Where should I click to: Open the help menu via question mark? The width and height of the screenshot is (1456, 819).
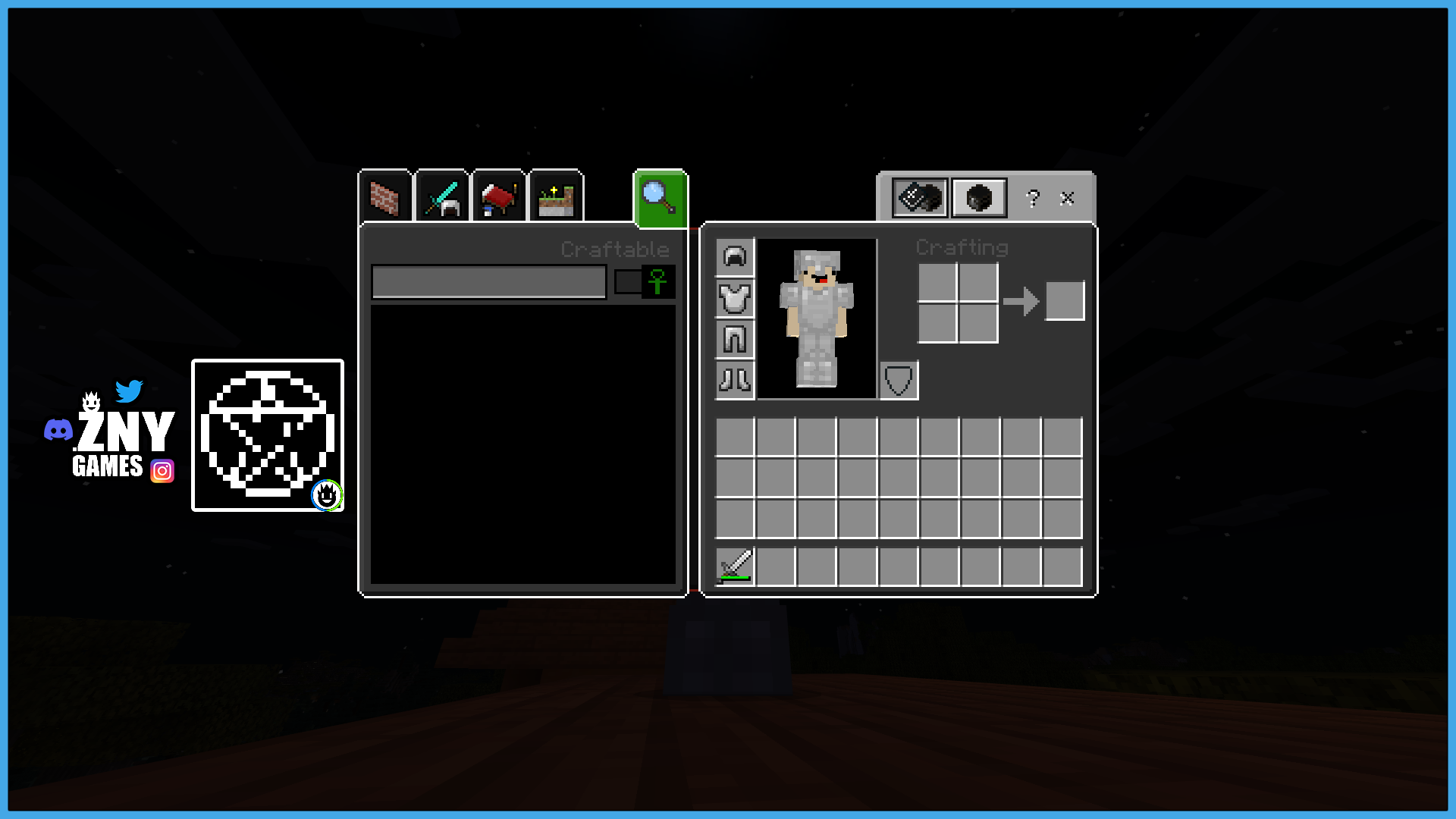coord(1032,199)
